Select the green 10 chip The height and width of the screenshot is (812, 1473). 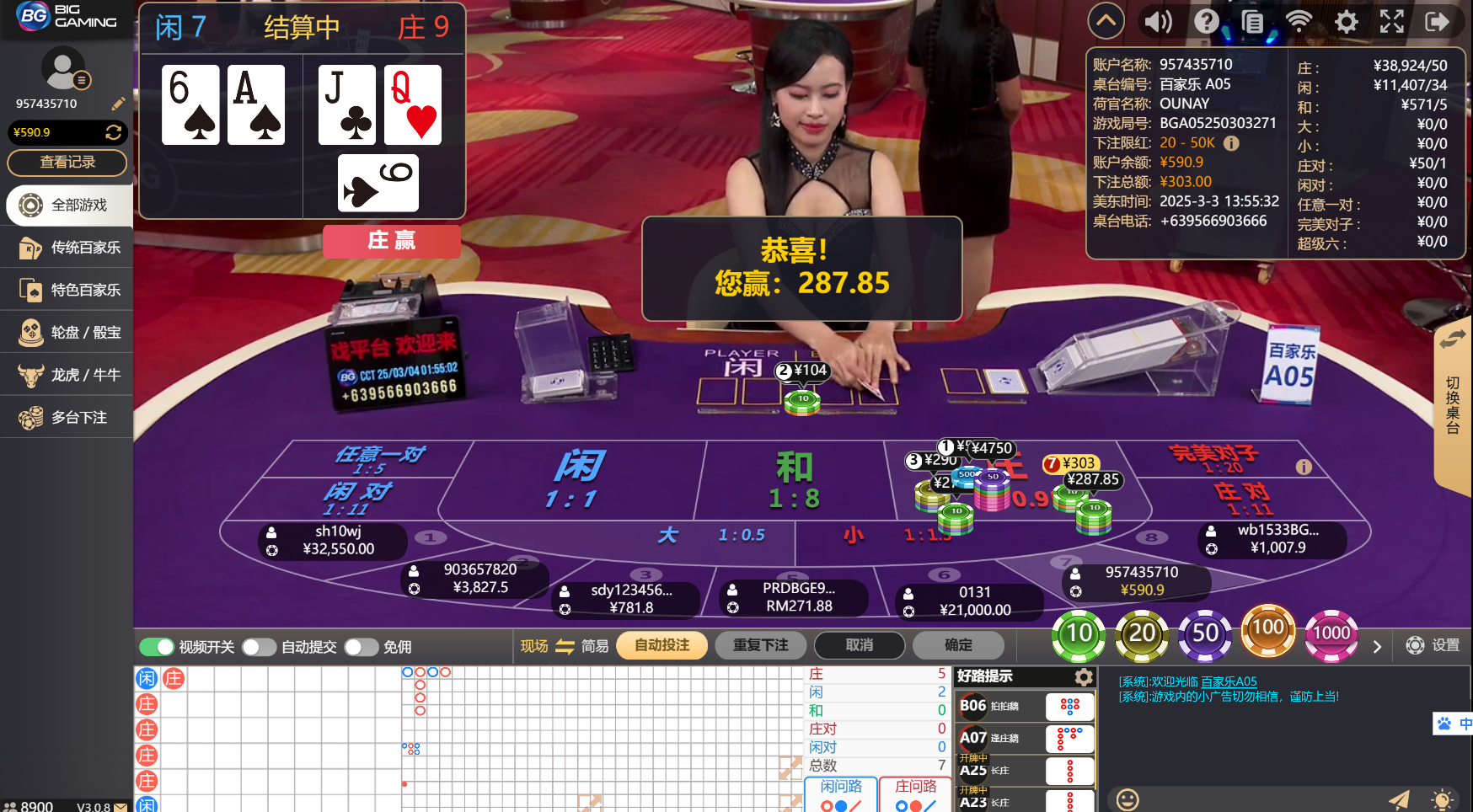click(1079, 634)
